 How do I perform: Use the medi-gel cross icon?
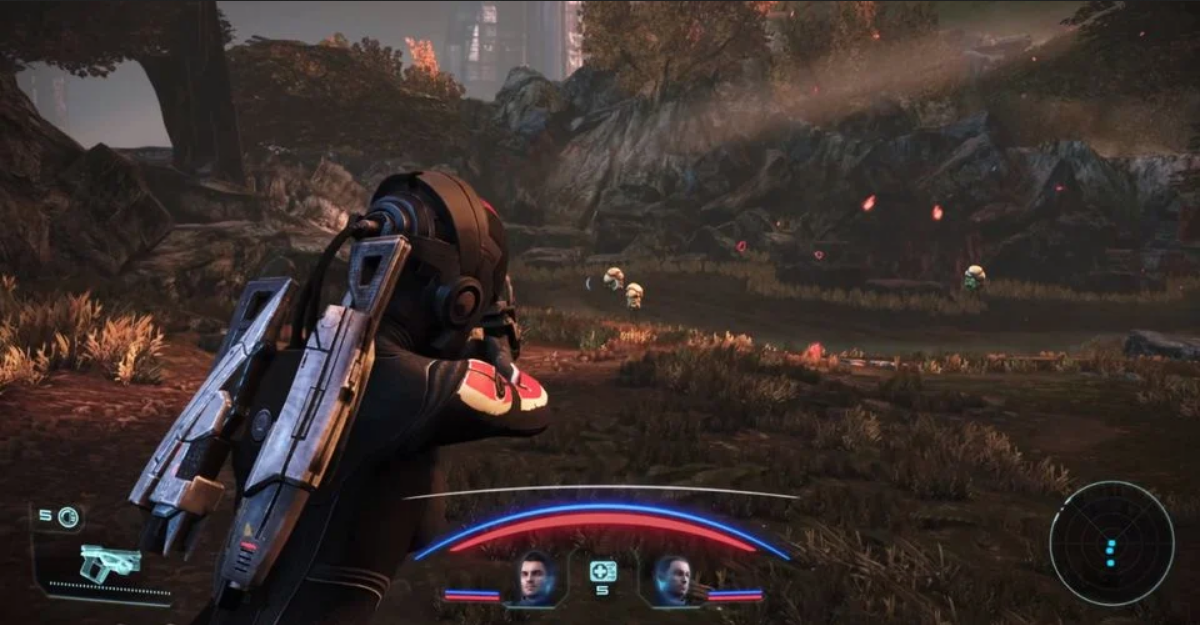tap(602, 571)
